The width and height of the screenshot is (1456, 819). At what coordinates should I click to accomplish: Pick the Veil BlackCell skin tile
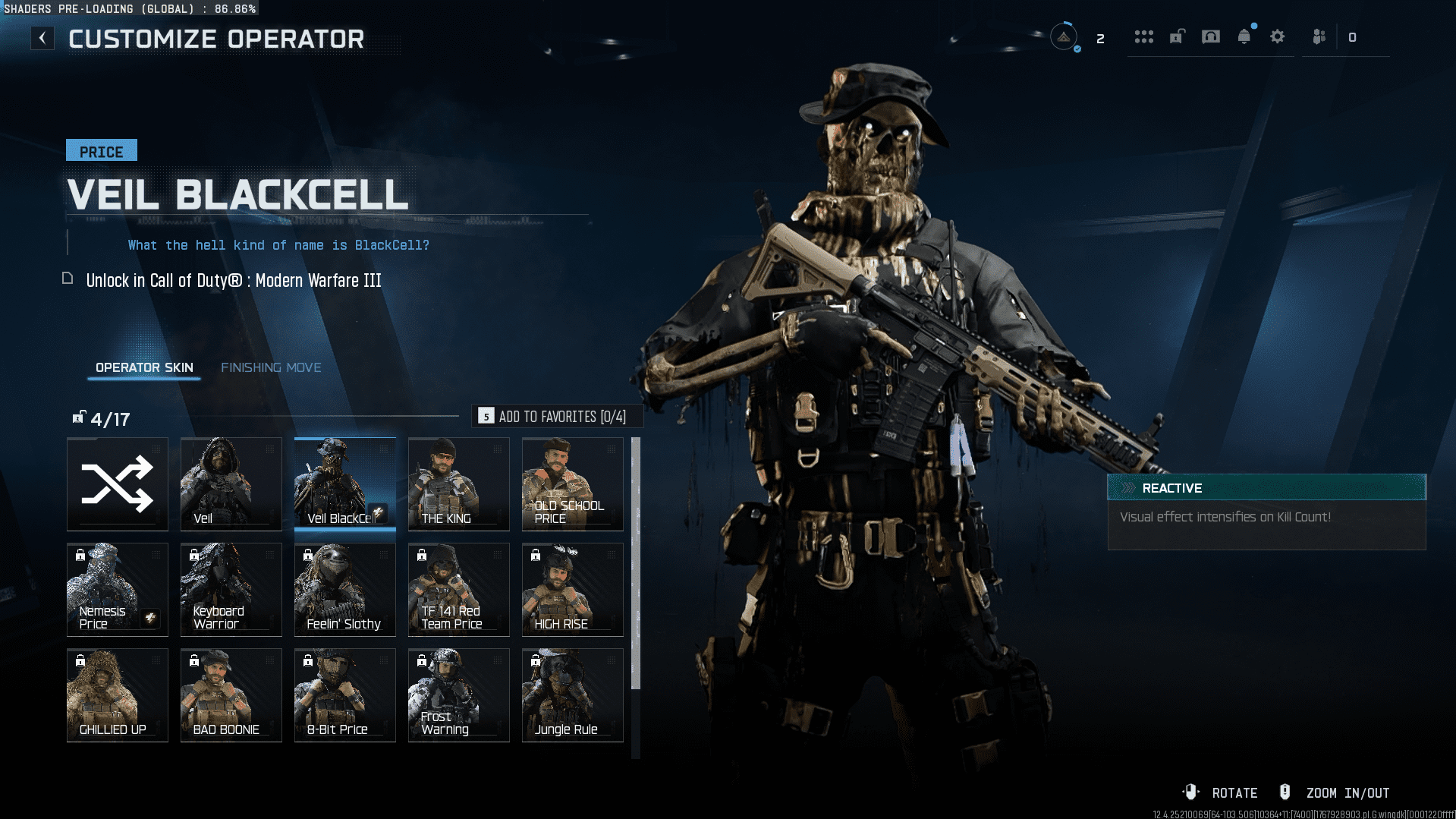pos(345,484)
